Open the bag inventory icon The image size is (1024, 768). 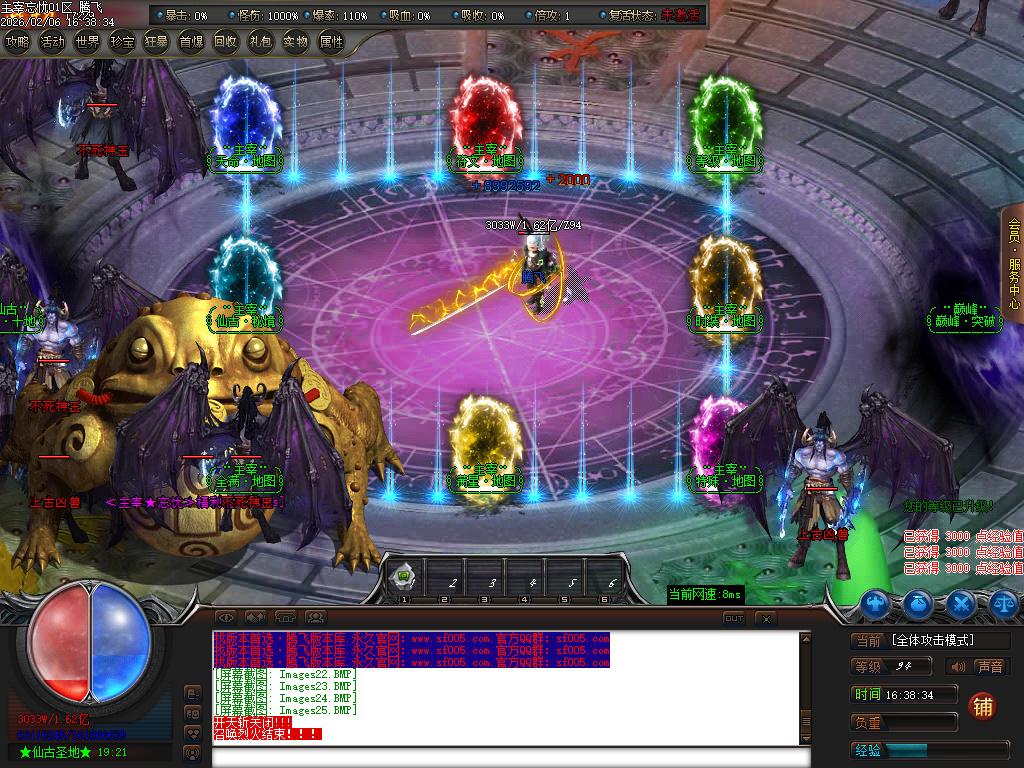tap(919, 603)
